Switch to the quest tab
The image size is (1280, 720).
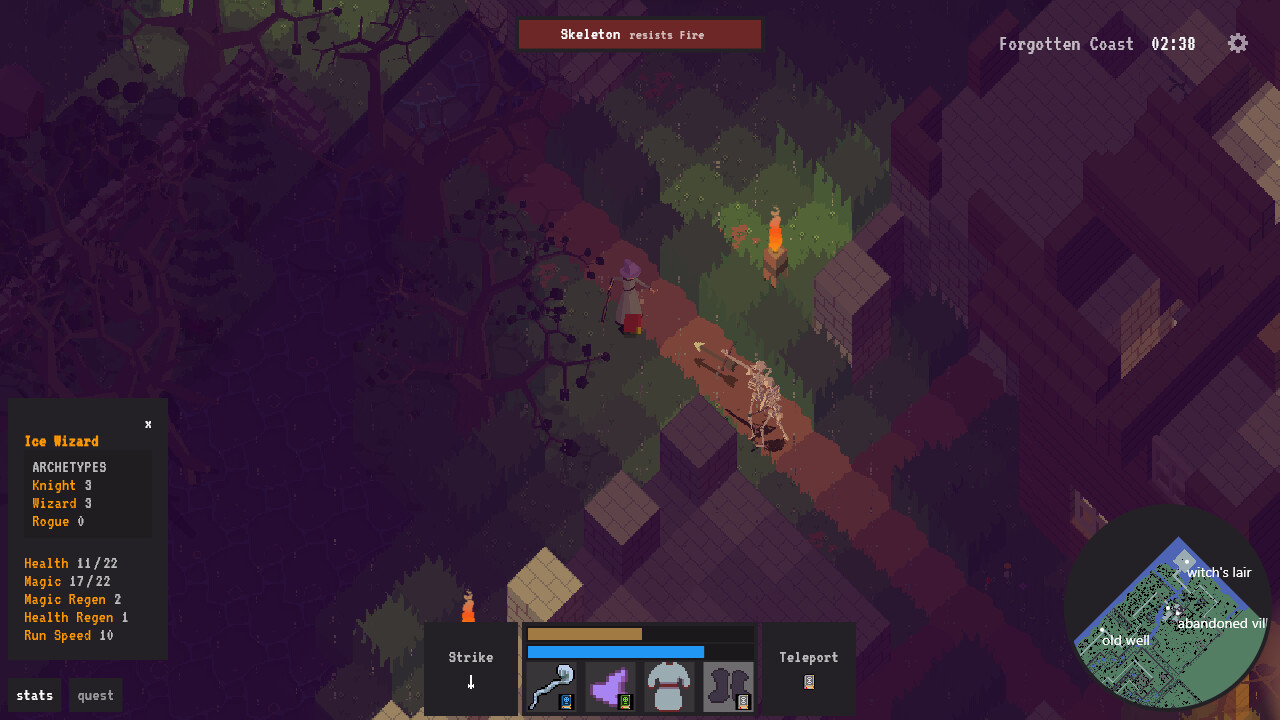[x=95, y=695]
